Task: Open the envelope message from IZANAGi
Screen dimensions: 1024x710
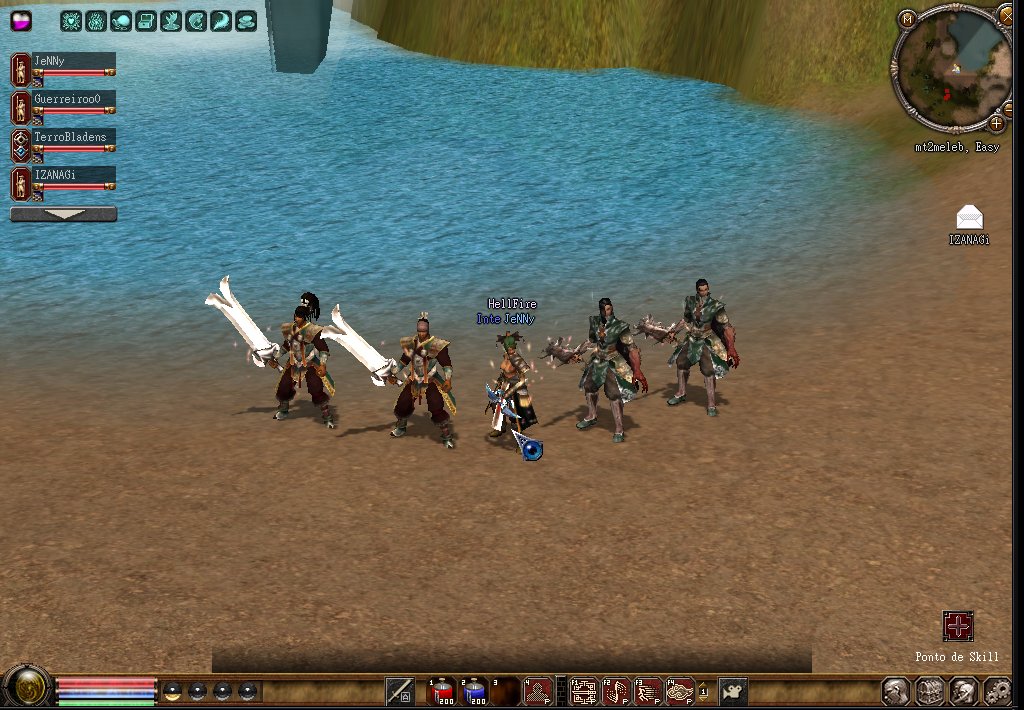Action: [x=969, y=218]
